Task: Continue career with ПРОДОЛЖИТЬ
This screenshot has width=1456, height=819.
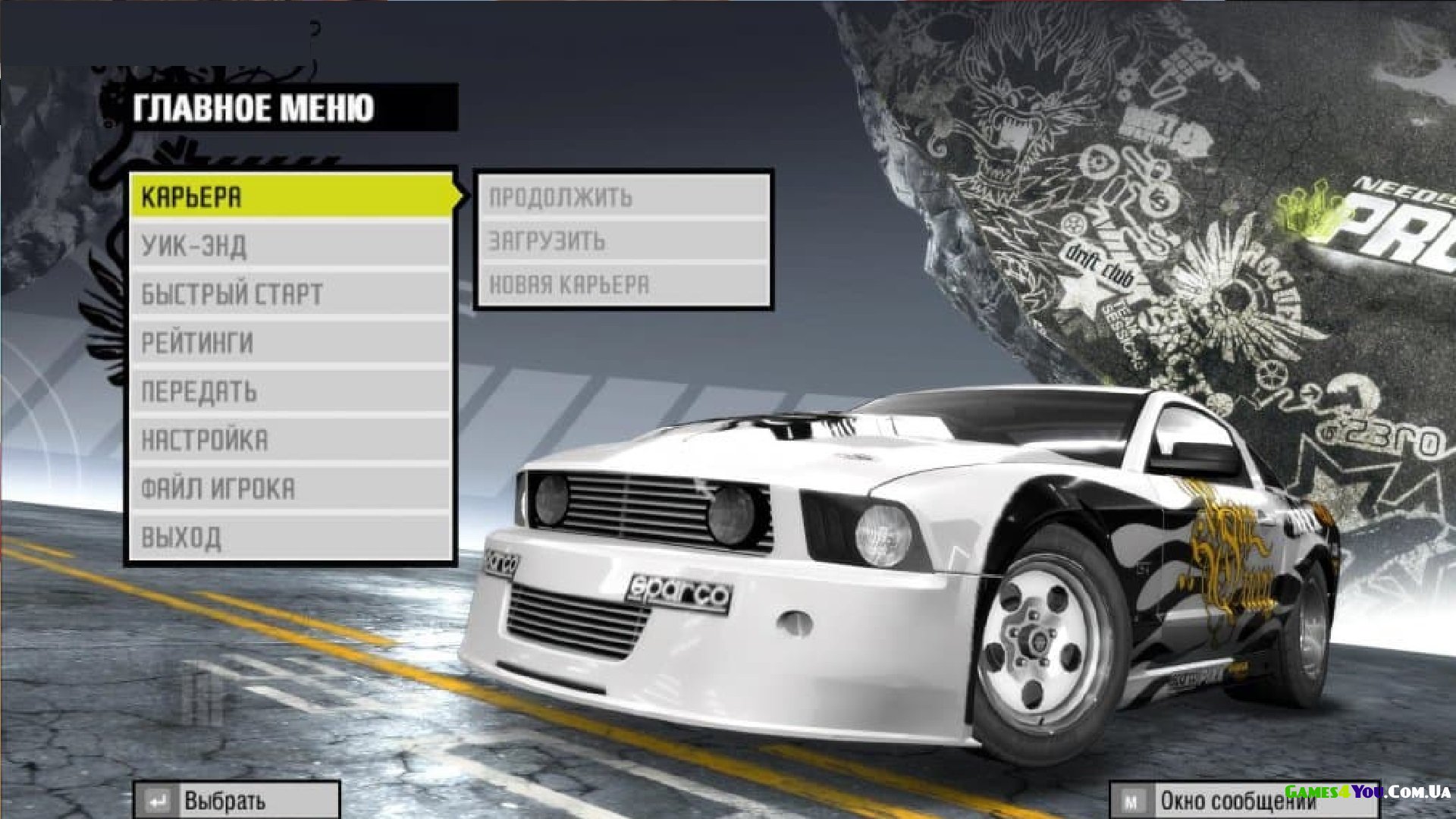Action: pos(622,197)
